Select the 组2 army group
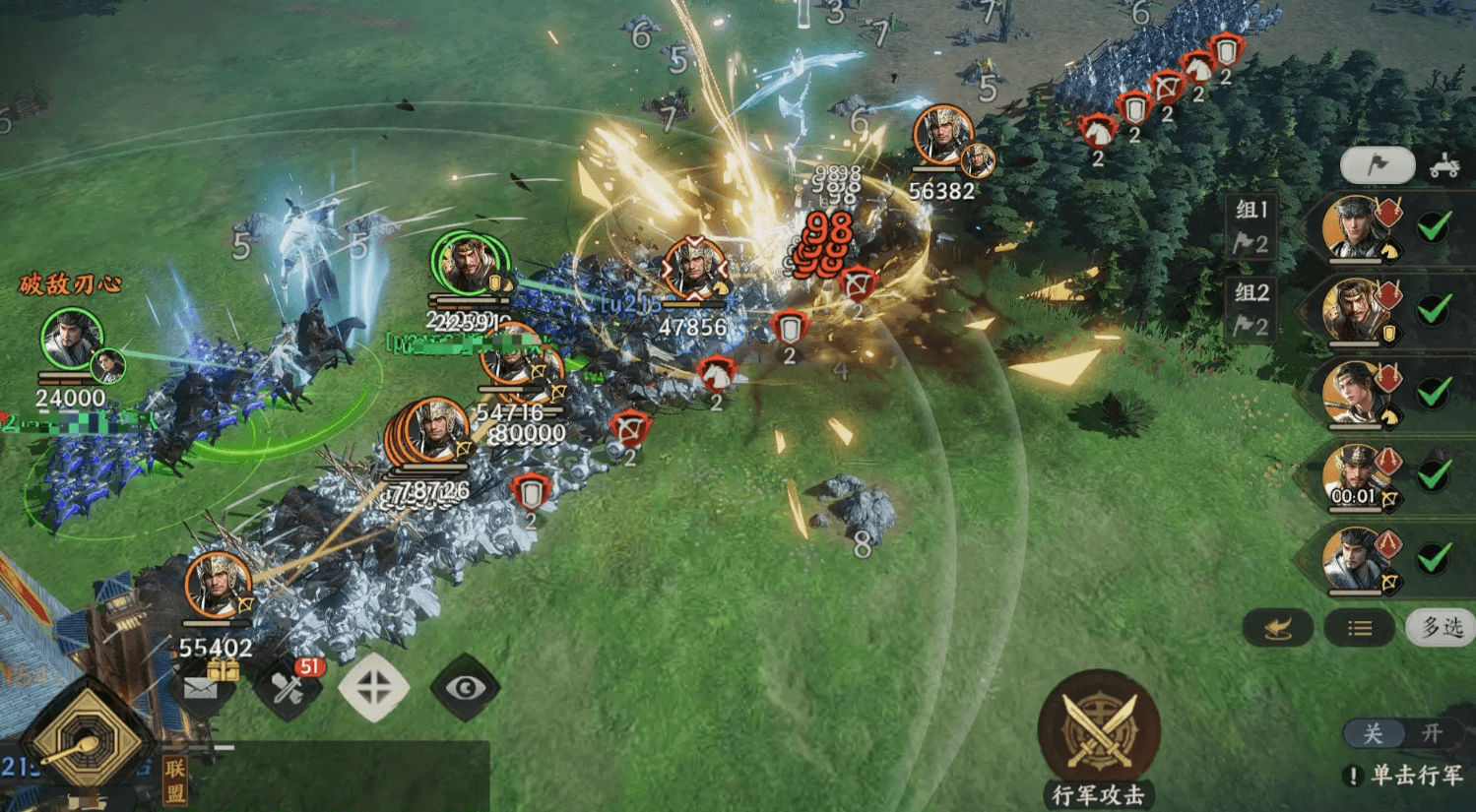The width and height of the screenshot is (1476, 812). coord(1251,308)
